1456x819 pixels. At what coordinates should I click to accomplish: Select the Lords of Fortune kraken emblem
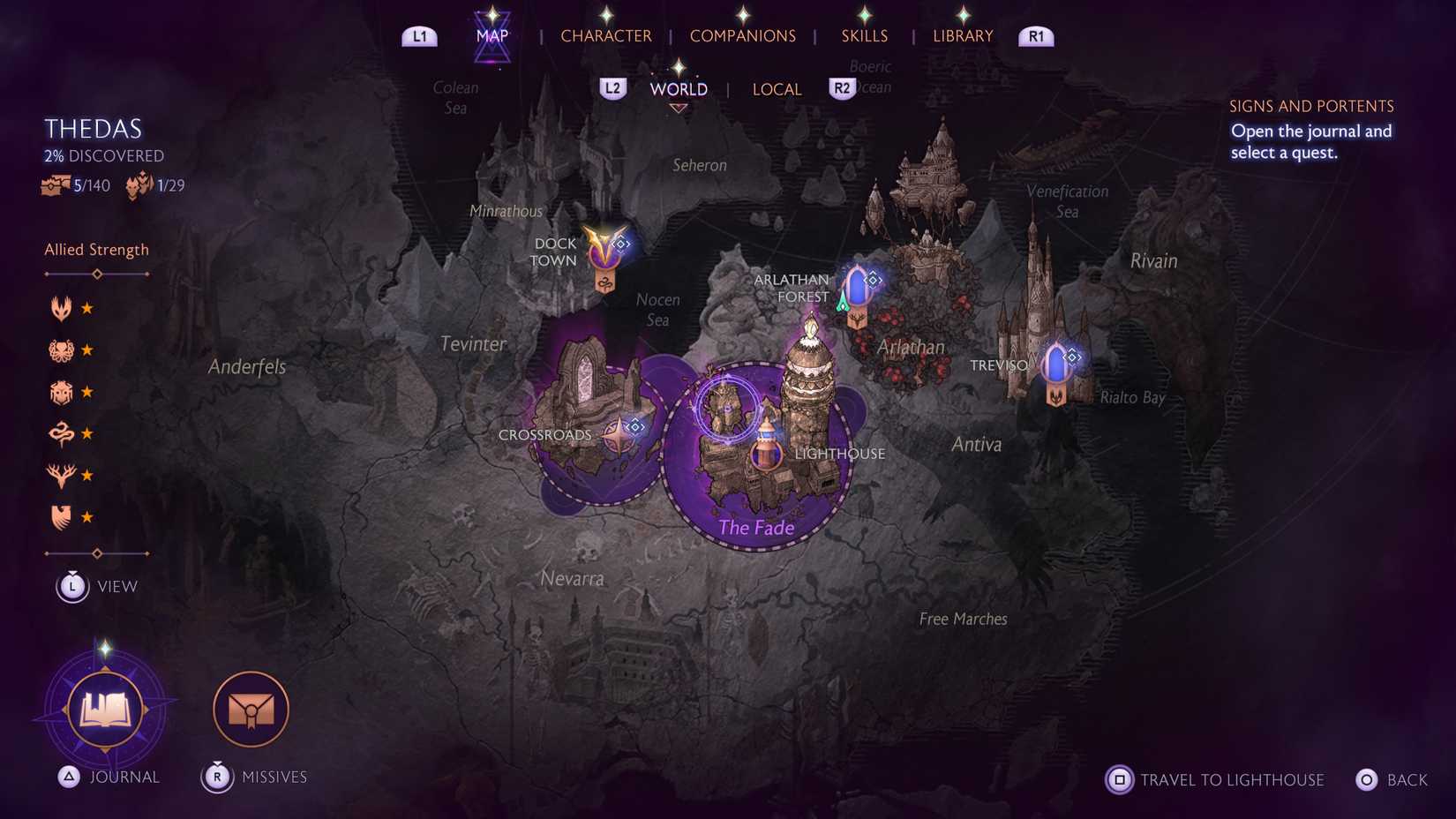tap(59, 349)
